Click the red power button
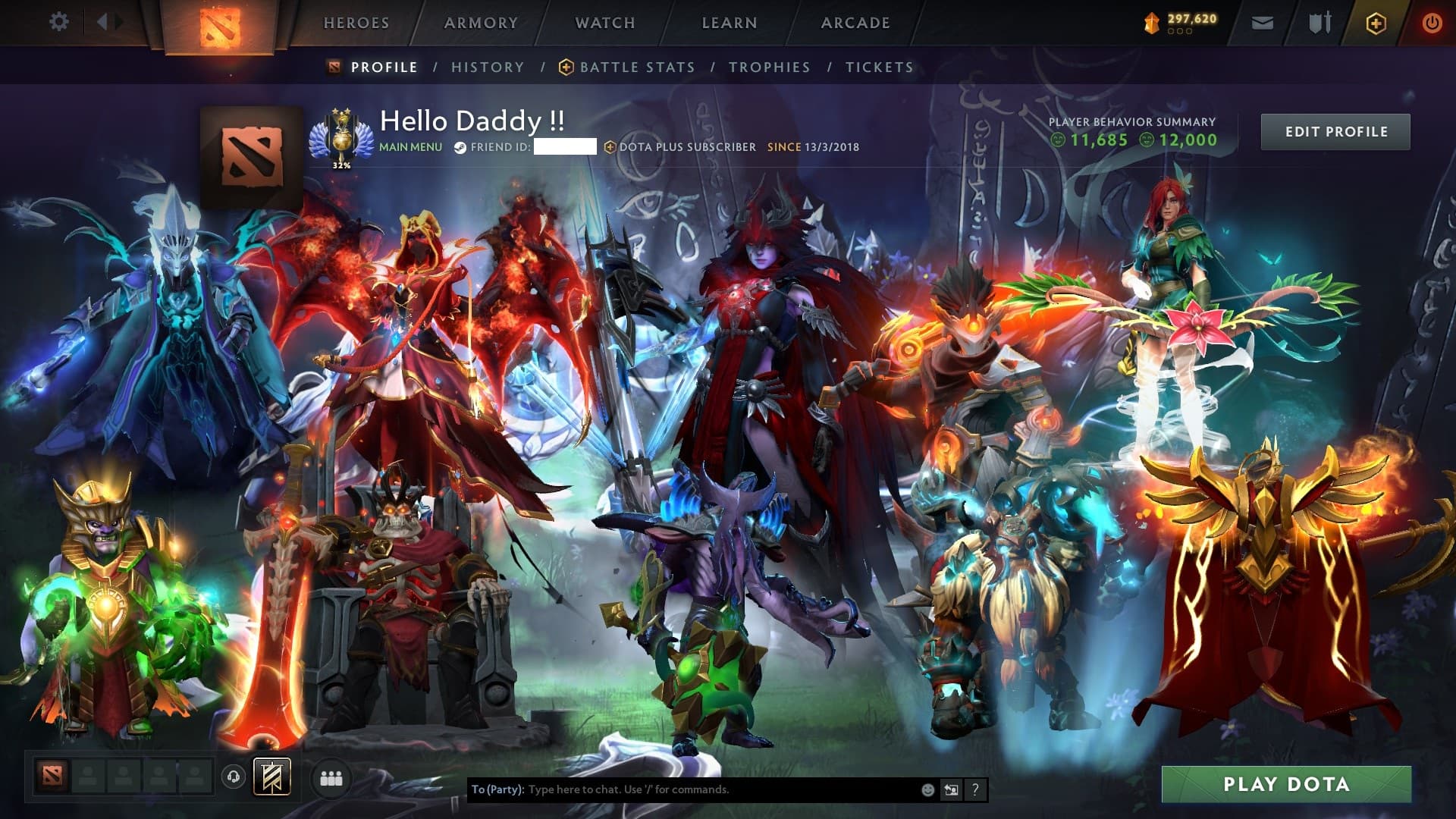The image size is (1456, 819). [1432, 23]
